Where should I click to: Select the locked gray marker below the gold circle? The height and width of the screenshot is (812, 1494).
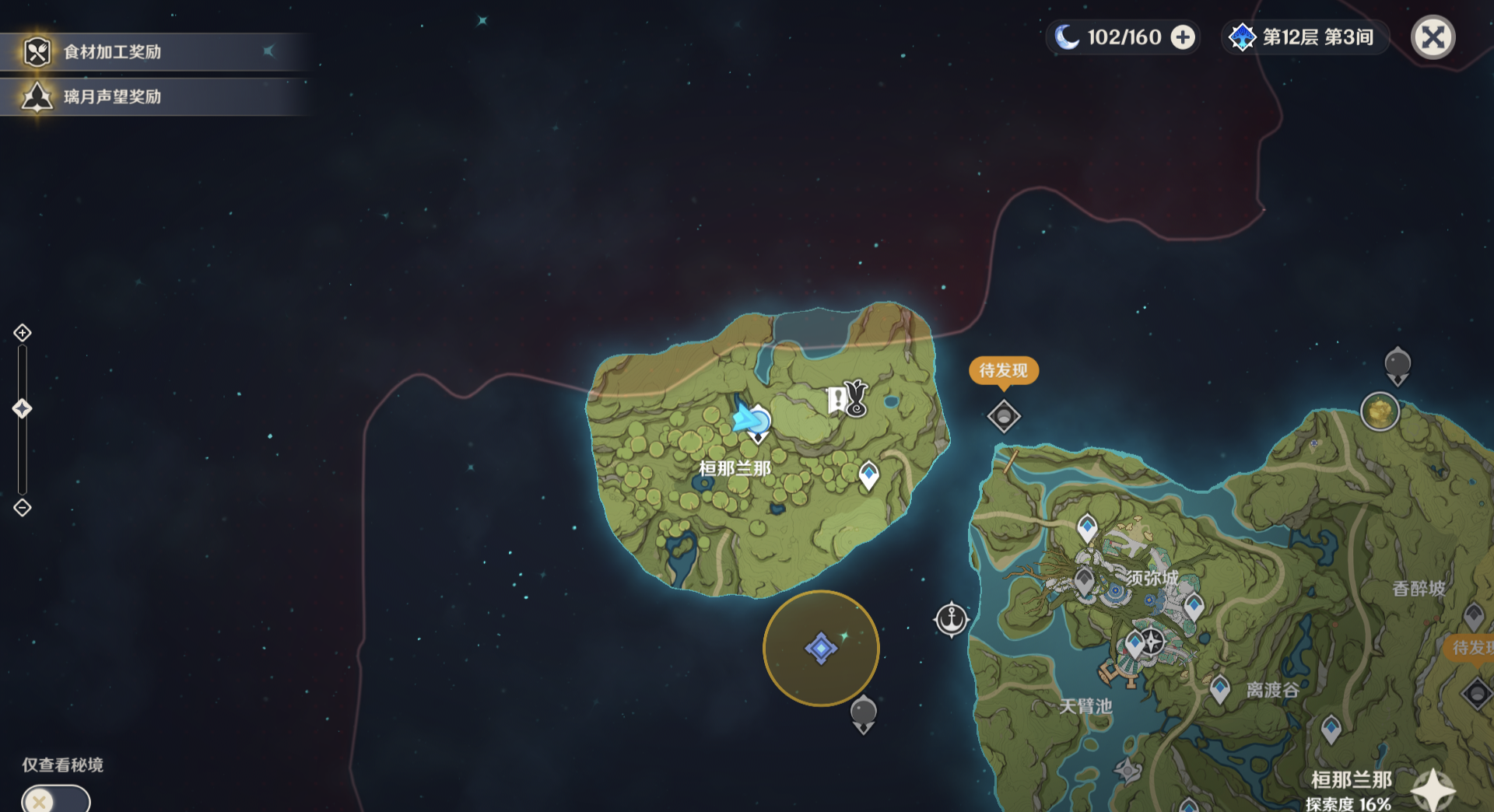863,713
